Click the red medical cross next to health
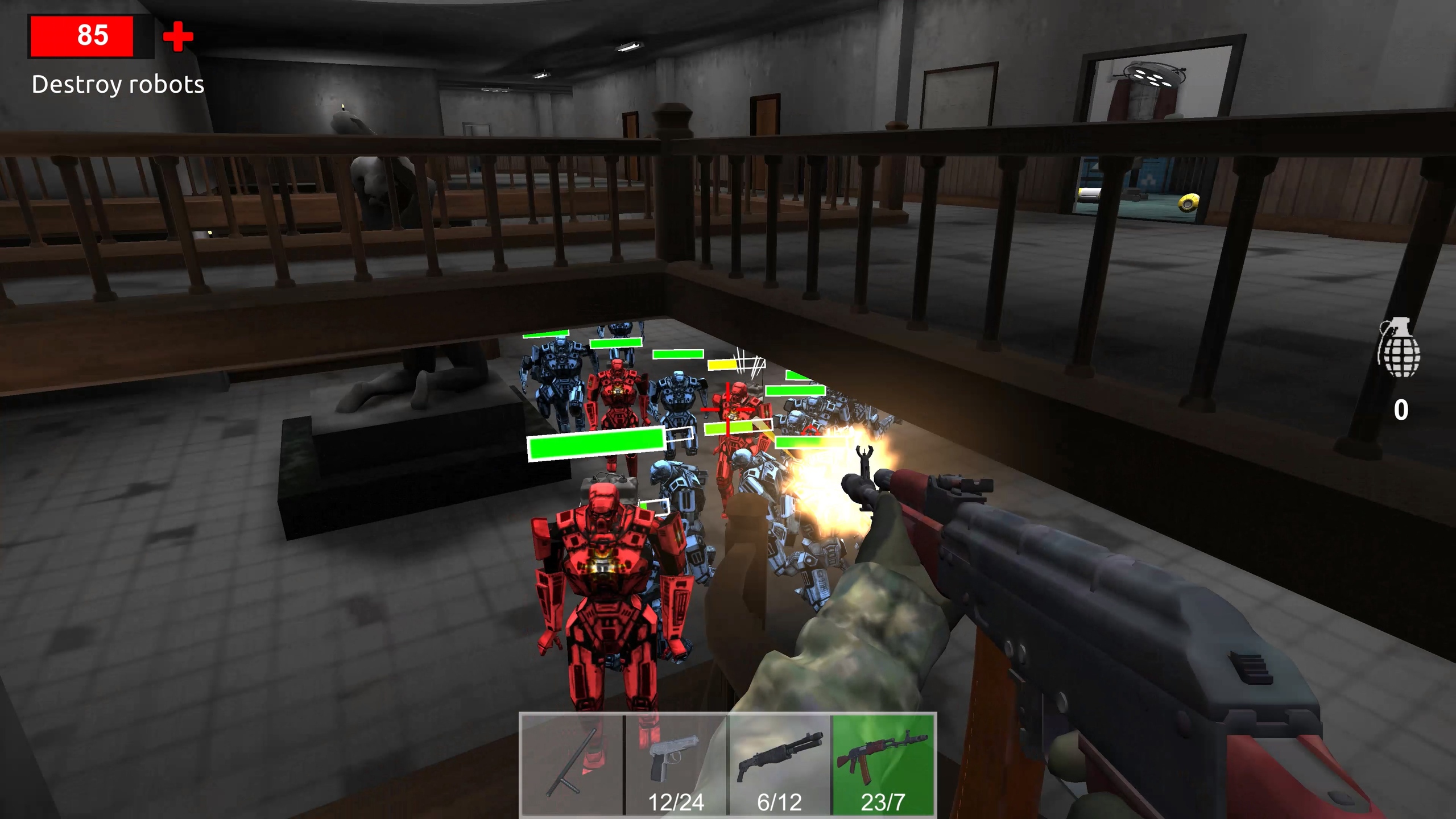 (176, 35)
